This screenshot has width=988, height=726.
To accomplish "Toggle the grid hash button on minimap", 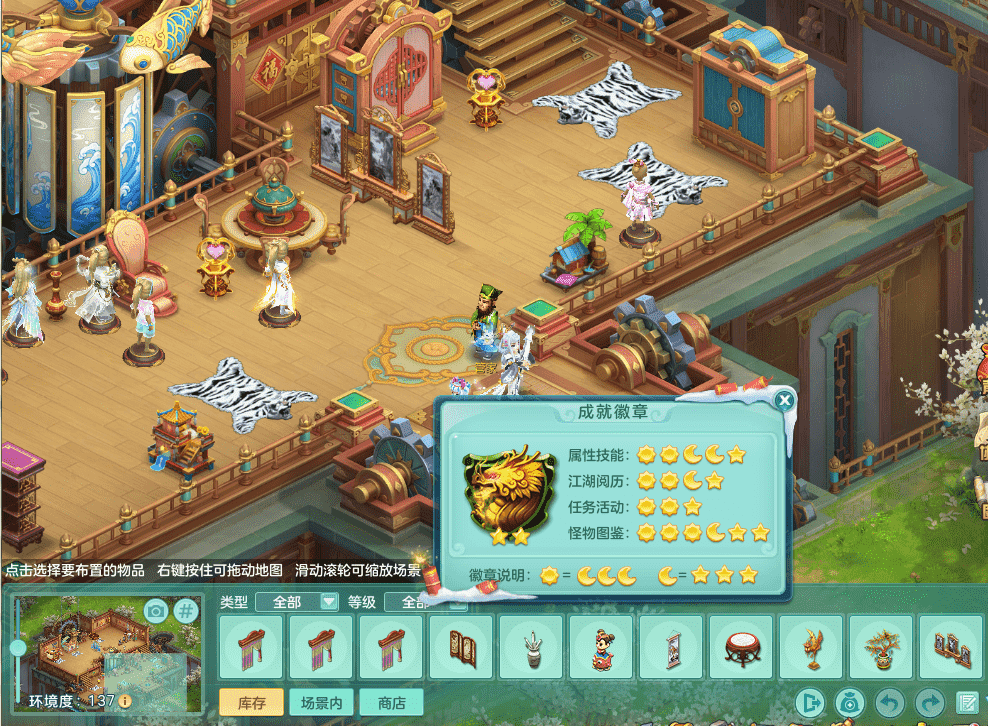I will click(x=187, y=610).
